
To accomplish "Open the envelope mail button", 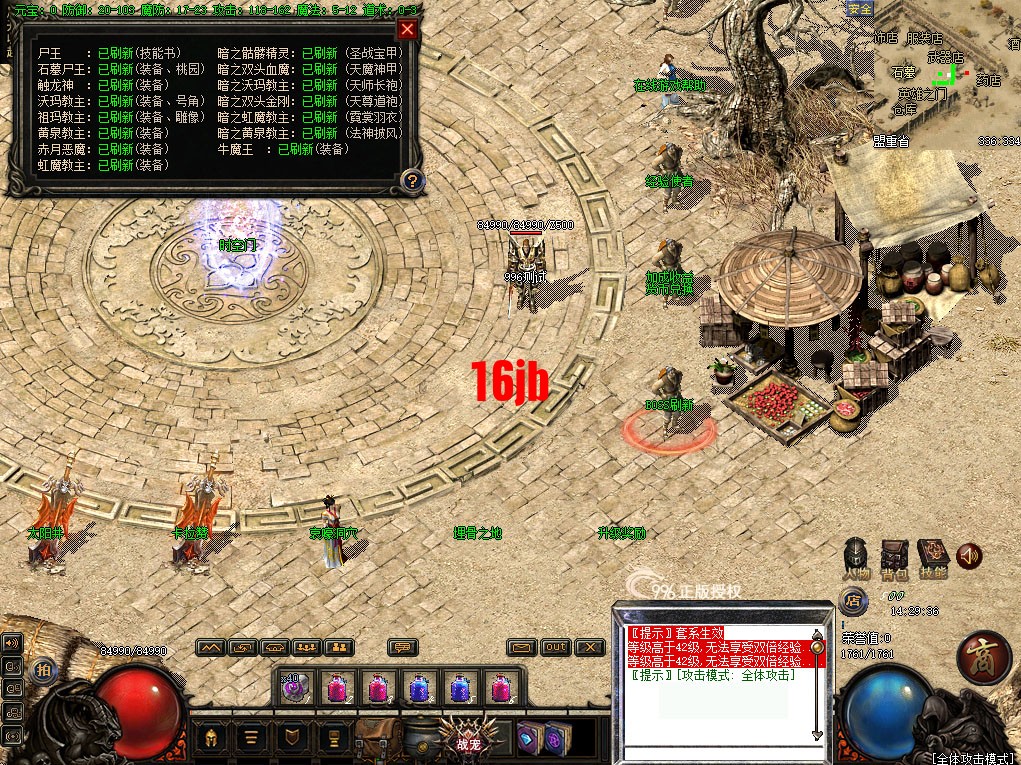I will (x=520, y=647).
